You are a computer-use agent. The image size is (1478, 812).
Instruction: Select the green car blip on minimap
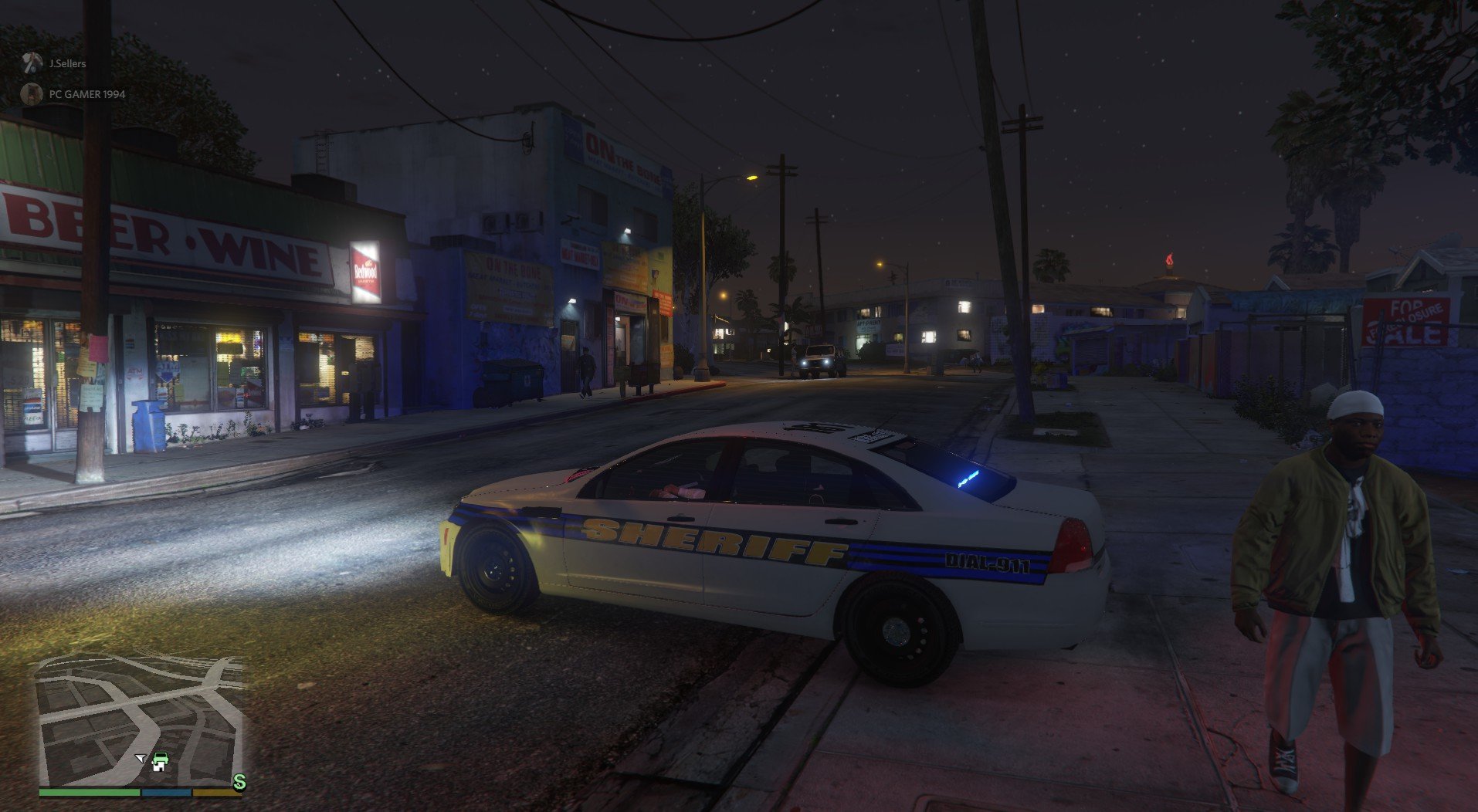coord(160,762)
